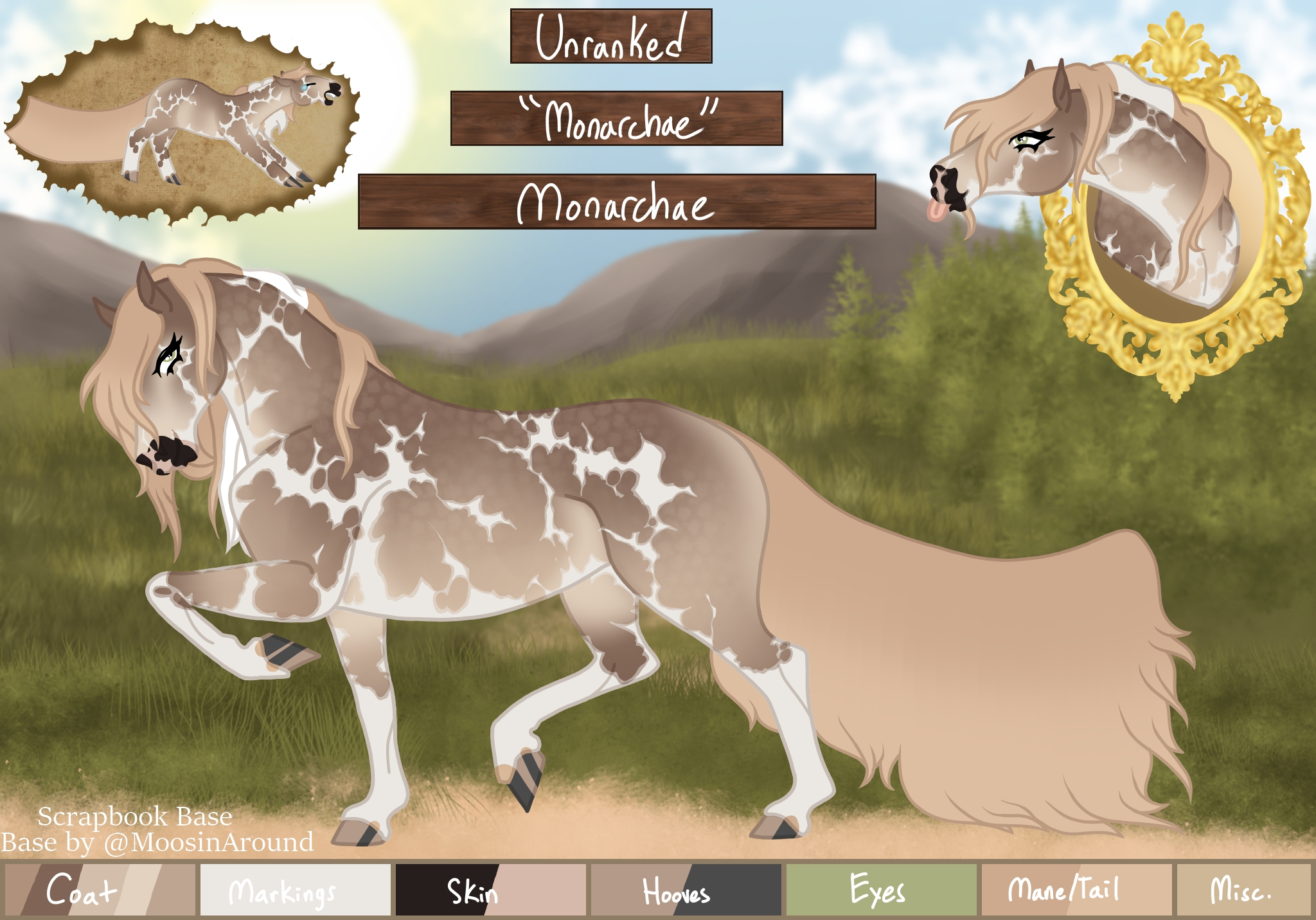The image size is (1316, 920).
Task: Select the Misc. color swatch
Action: 1243,890
